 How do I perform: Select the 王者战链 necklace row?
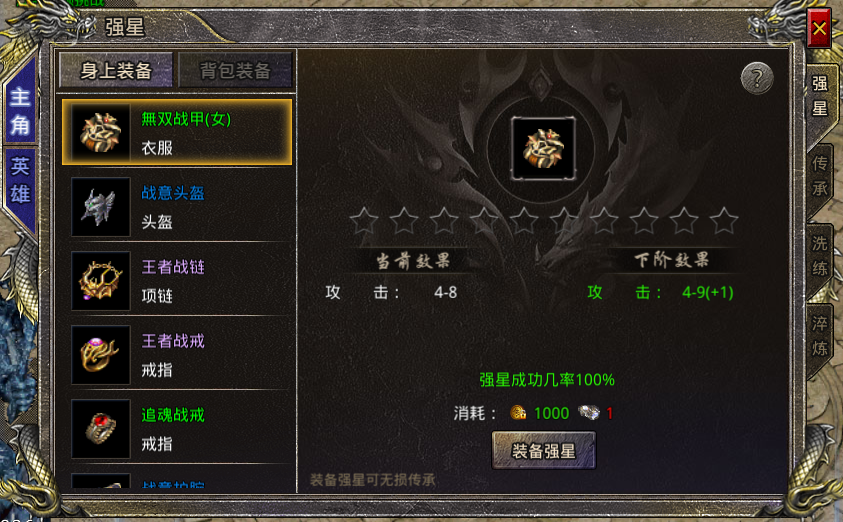point(177,280)
